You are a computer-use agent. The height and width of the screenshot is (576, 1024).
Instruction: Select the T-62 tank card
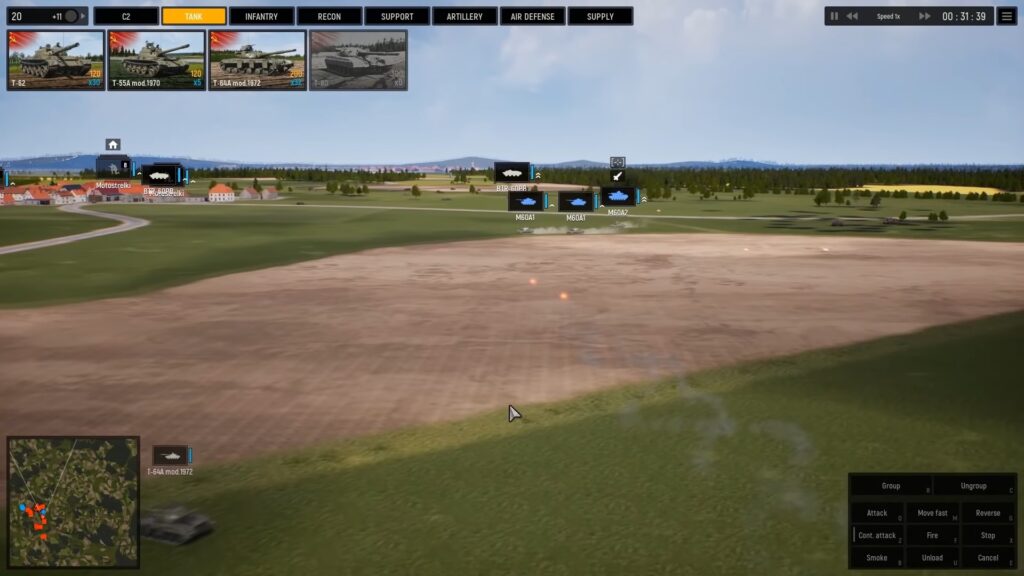[x=56, y=60]
